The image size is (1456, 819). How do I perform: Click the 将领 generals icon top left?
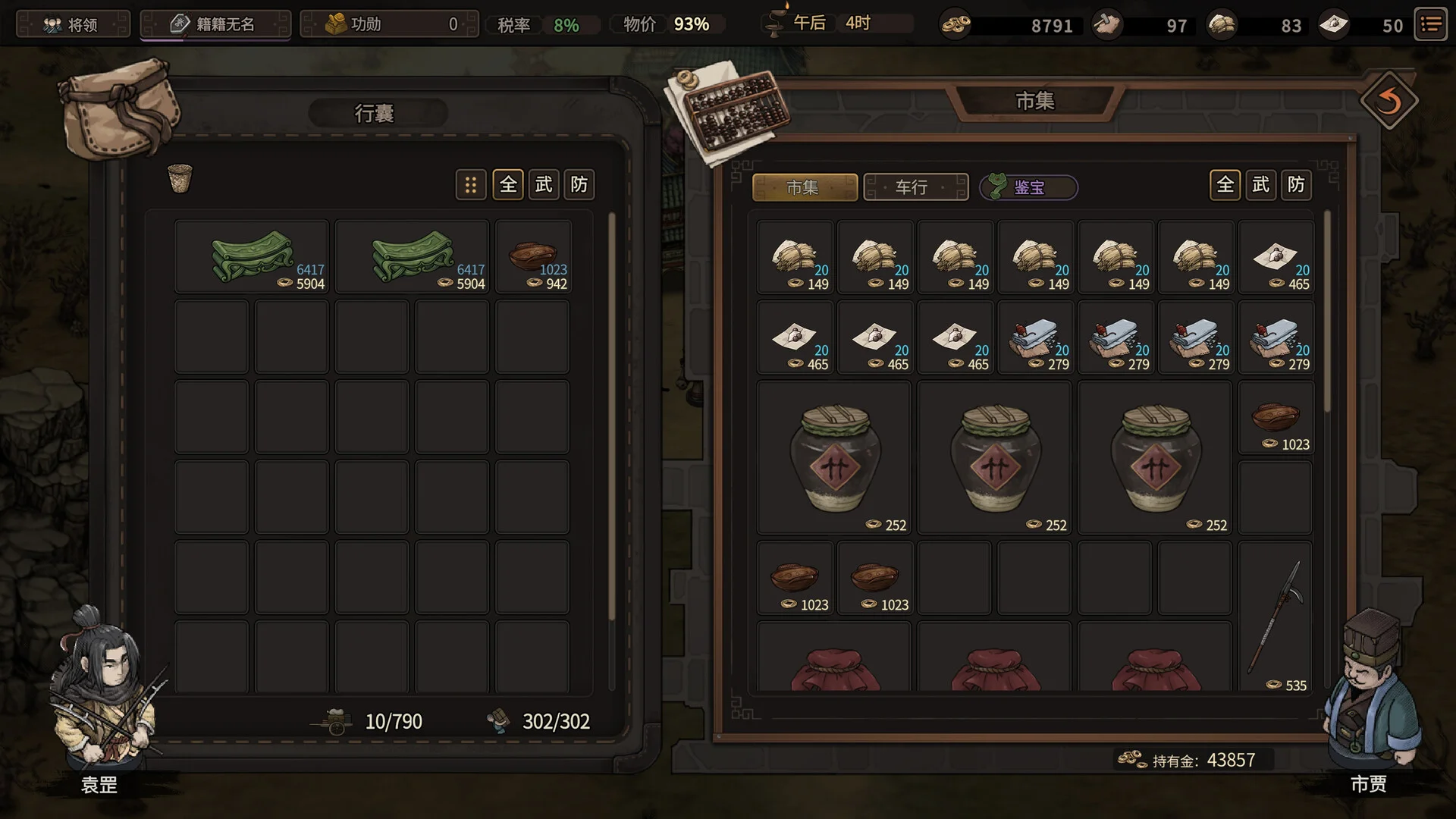(x=52, y=24)
